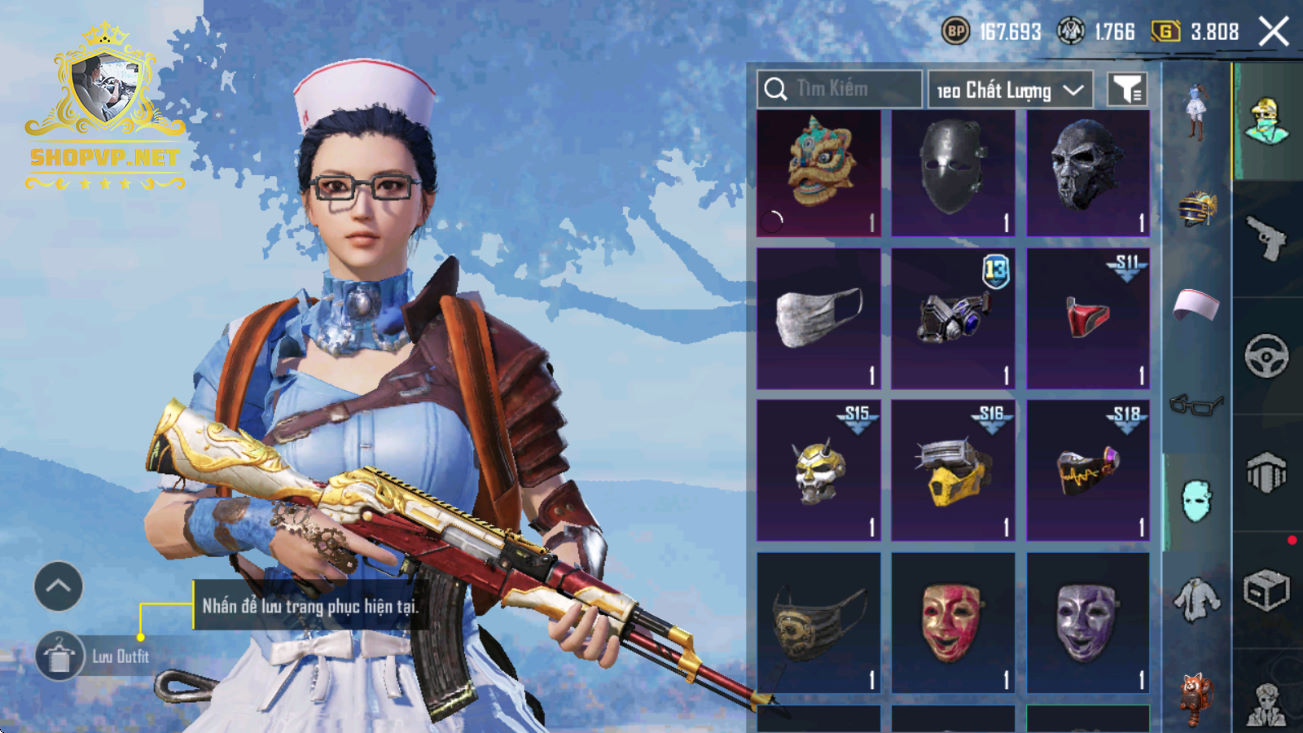Screen dimensions: 1303x733
Task: Switch to the glasses category tab
Action: point(1196,404)
